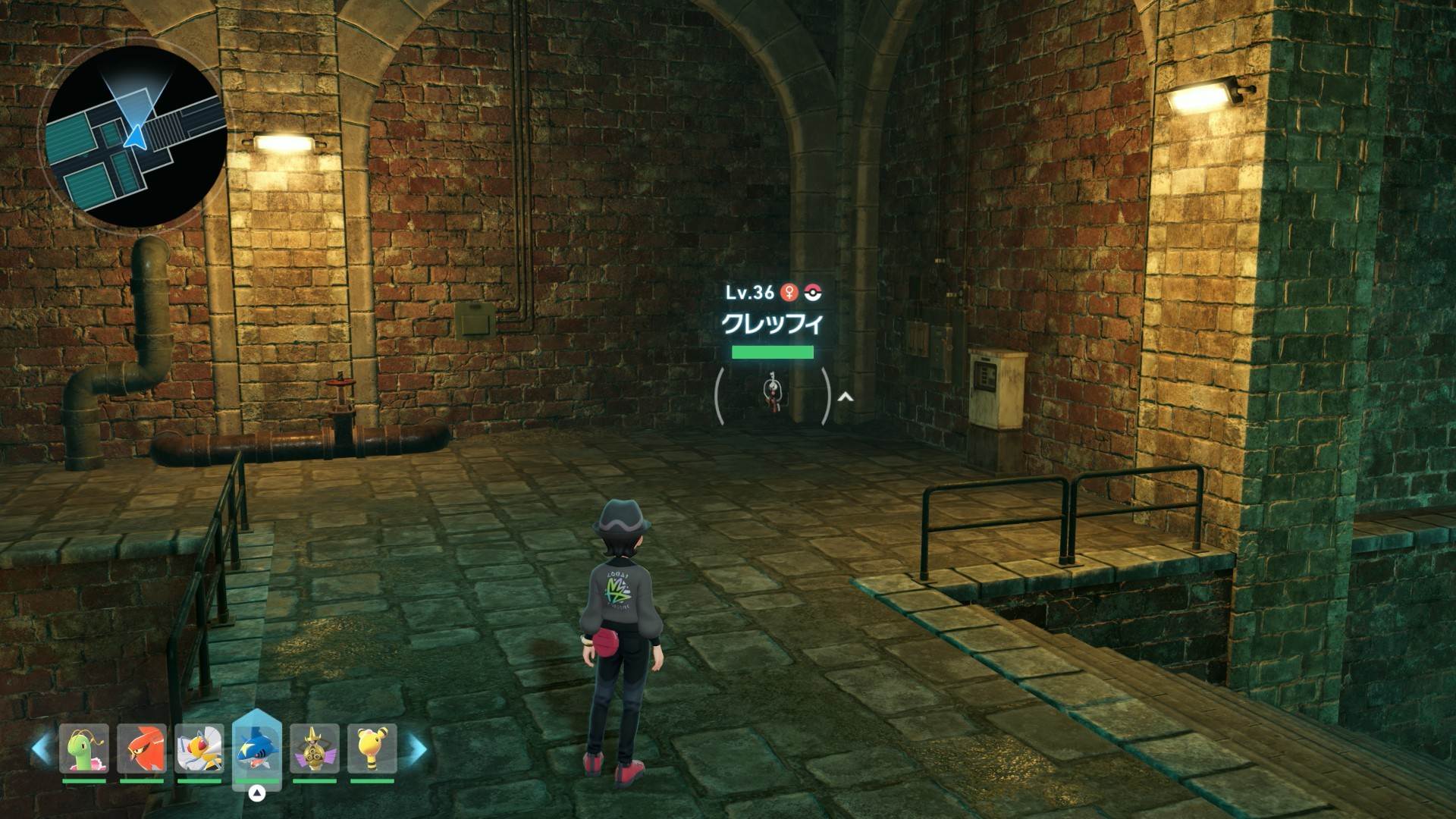The width and height of the screenshot is (1456, 819).
Task: Choose Ampharos in the party bar
Action: [x=372, y=748]
